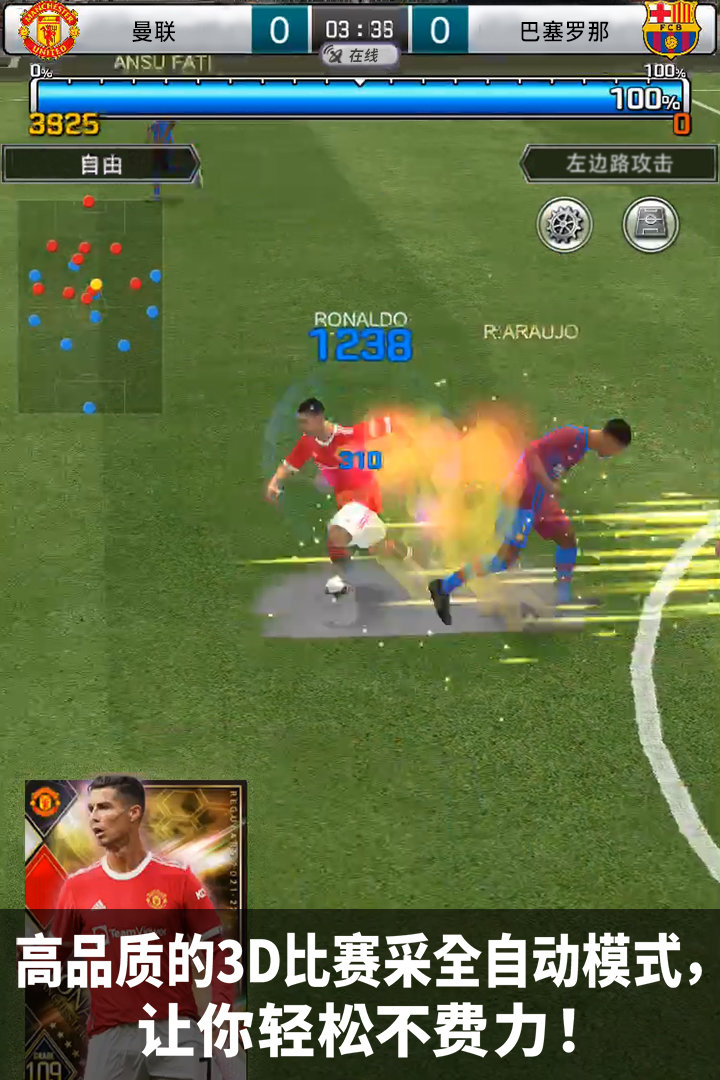Tap the 在线 online status indicator

click(x=359, y=56)
